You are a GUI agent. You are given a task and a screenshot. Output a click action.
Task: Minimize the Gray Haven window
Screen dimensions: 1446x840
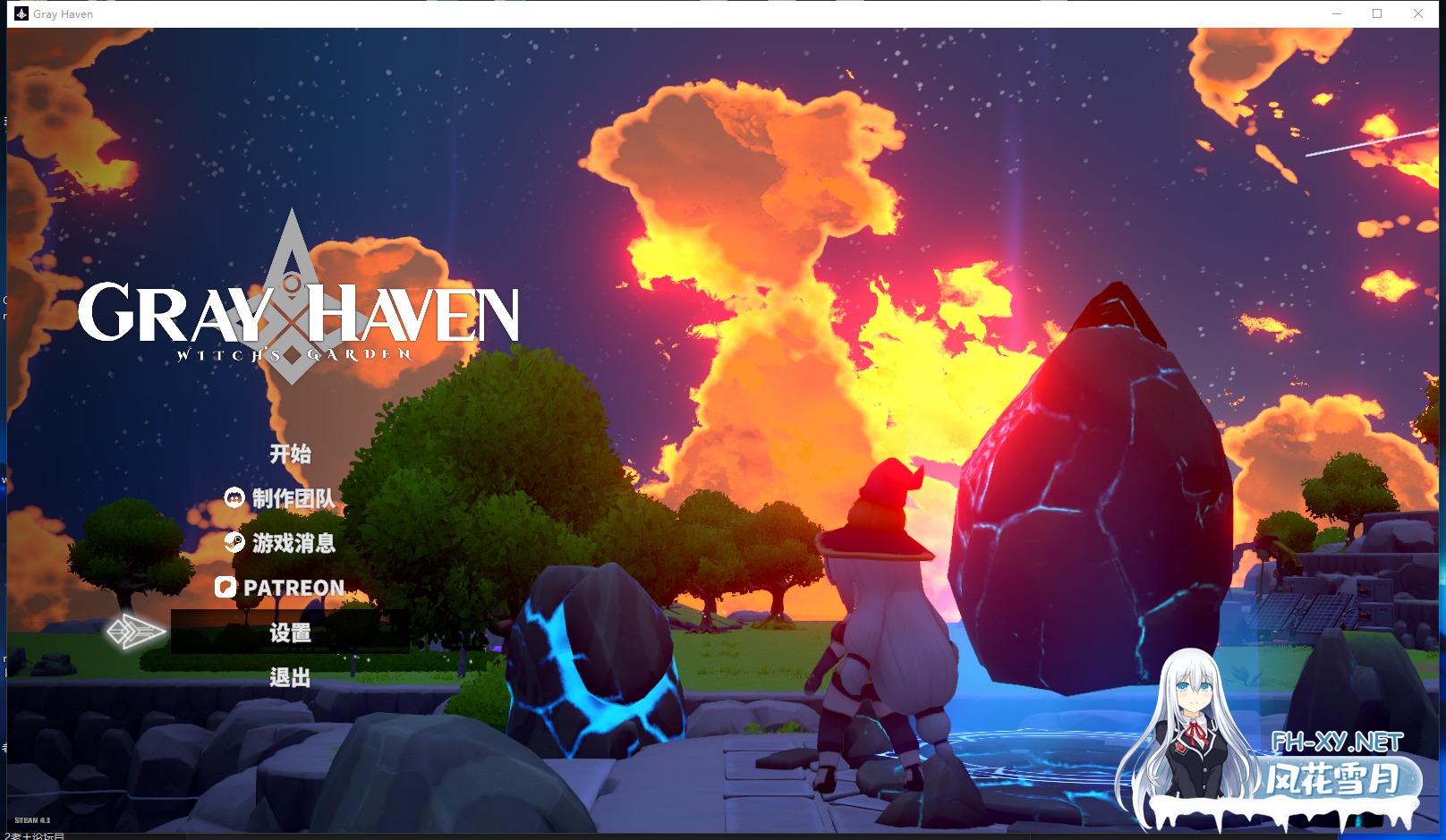tap(1337, 13)
